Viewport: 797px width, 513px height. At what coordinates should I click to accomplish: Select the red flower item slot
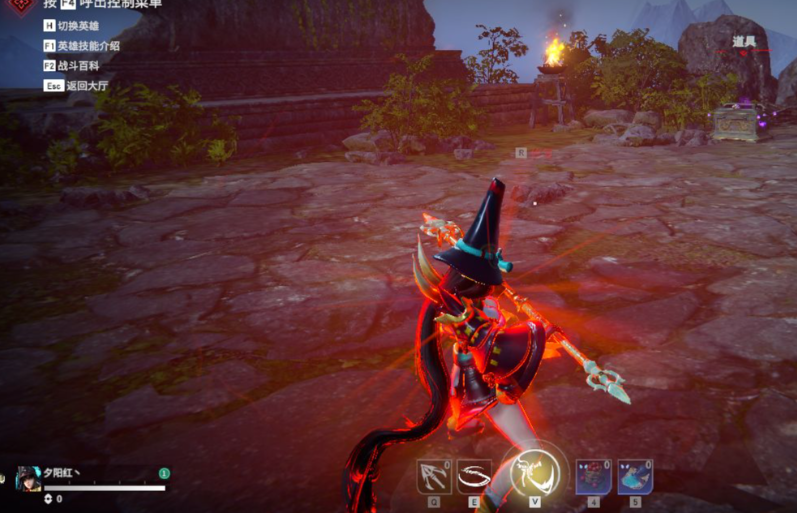click(x=593, y=477)
